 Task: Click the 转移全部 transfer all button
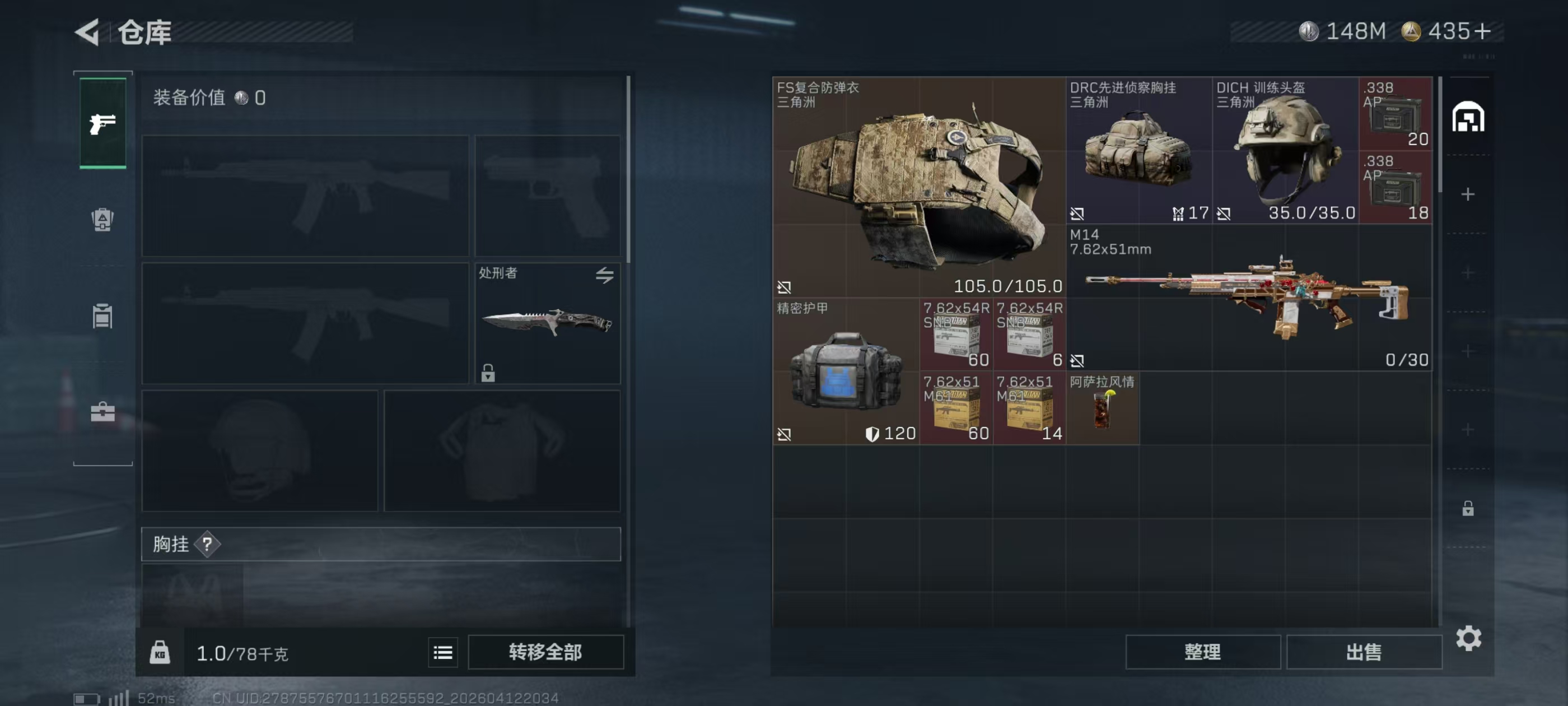[x=545, y=652]
